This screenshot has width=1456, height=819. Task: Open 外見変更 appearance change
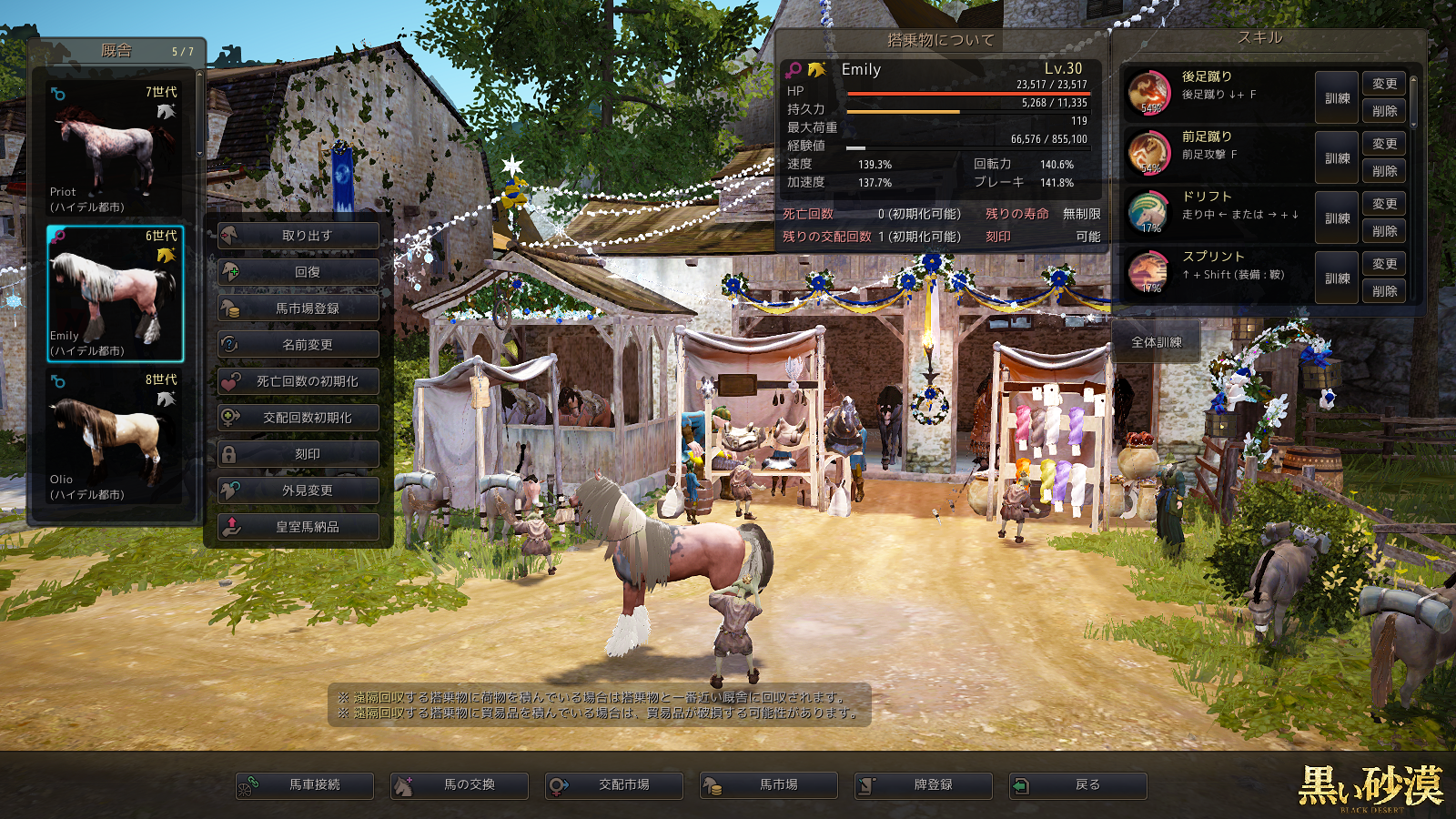[x=298, y=490]
